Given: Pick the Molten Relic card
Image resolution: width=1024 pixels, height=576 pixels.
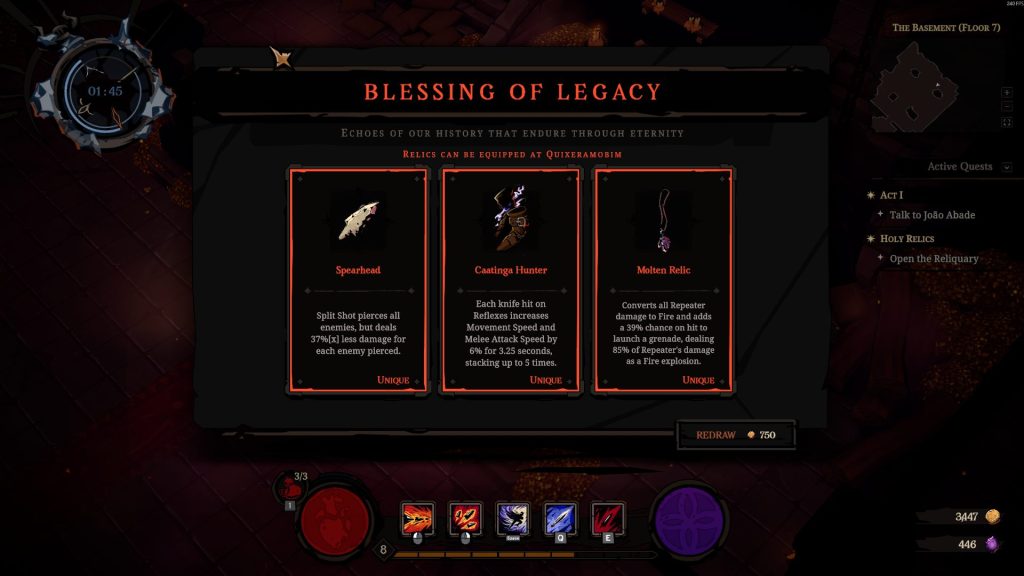Looking at the screenshot, I should point(664,280).
